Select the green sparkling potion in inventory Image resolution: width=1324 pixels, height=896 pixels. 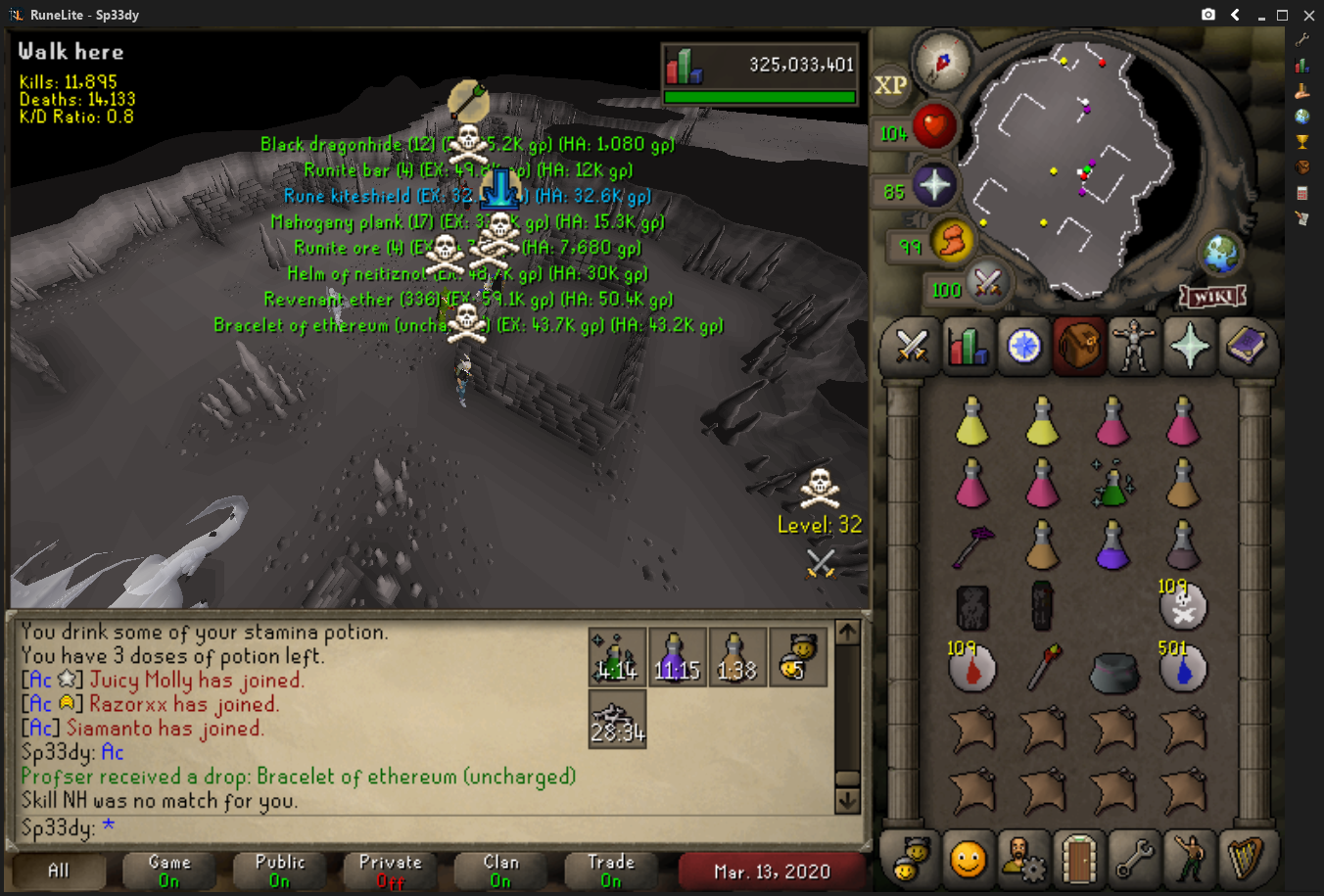1112,484
